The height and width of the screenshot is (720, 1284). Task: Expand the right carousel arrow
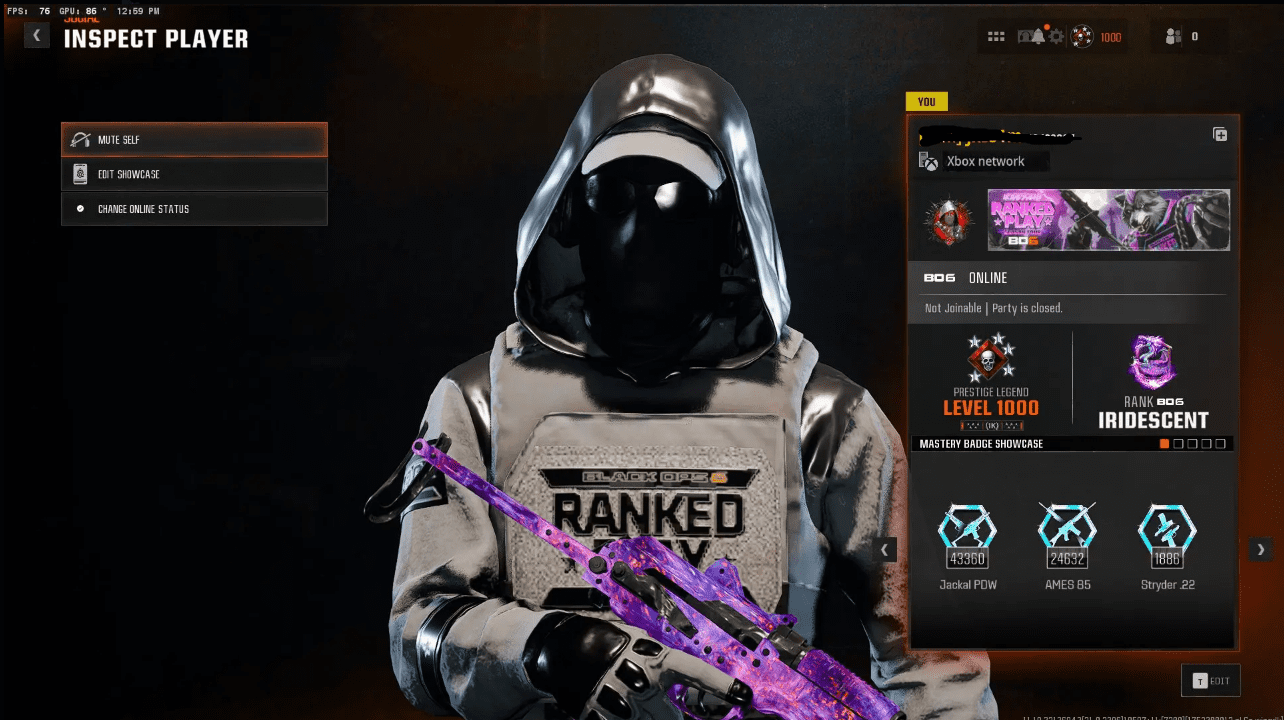coord(1260,549)
